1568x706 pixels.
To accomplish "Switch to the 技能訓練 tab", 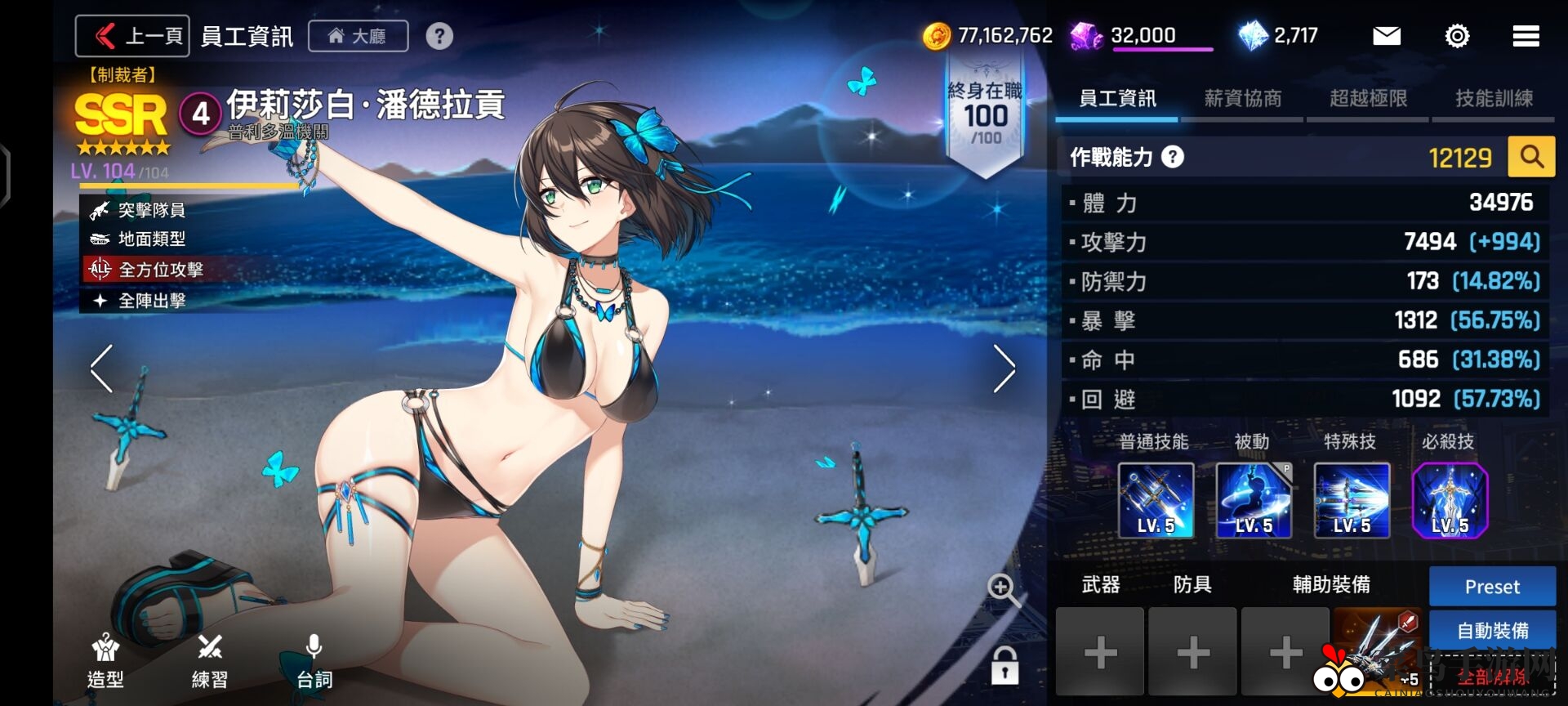I will click(x=1494, y=99).
